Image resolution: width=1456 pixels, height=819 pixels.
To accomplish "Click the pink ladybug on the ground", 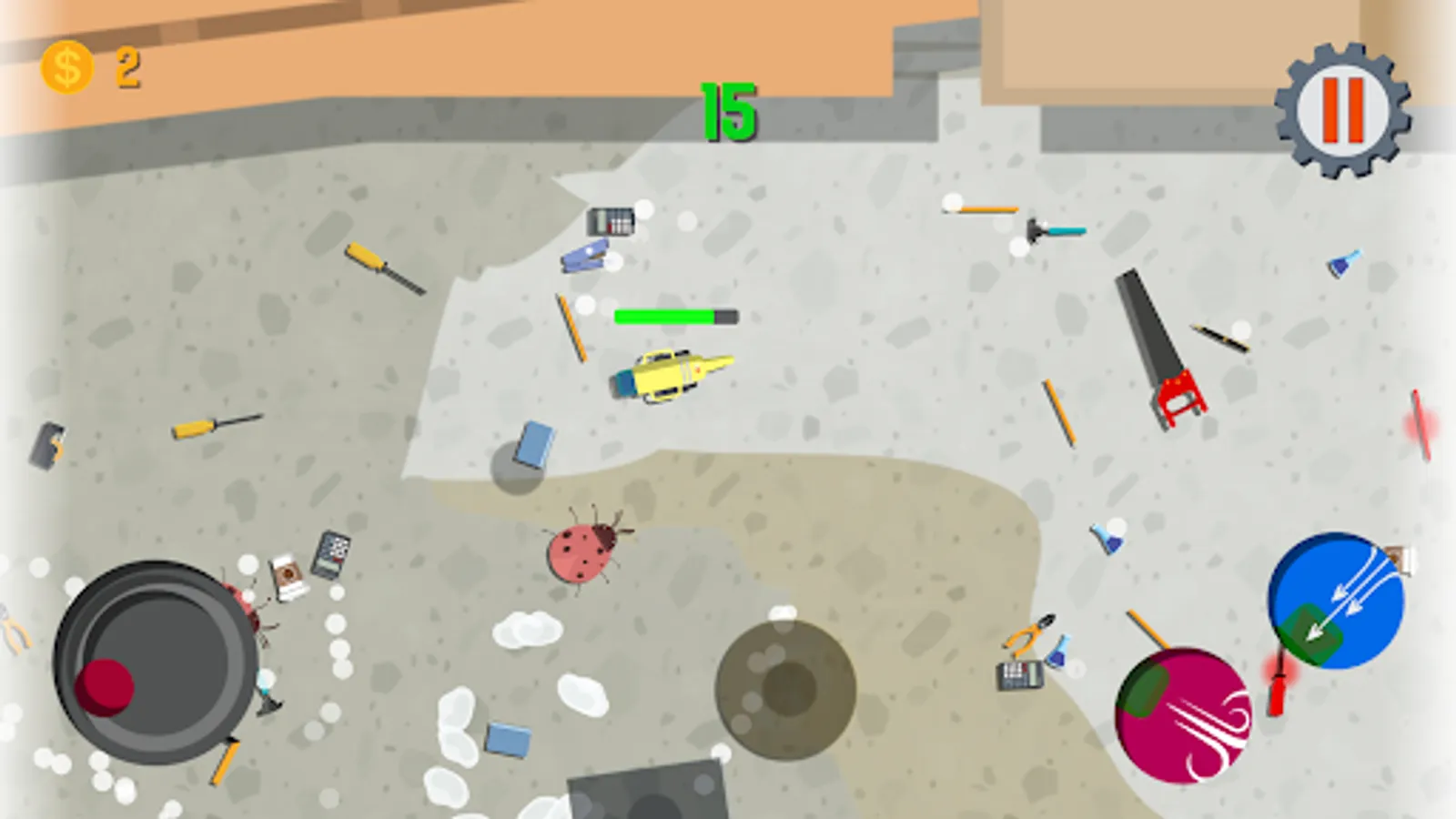I will pos(581,551).
